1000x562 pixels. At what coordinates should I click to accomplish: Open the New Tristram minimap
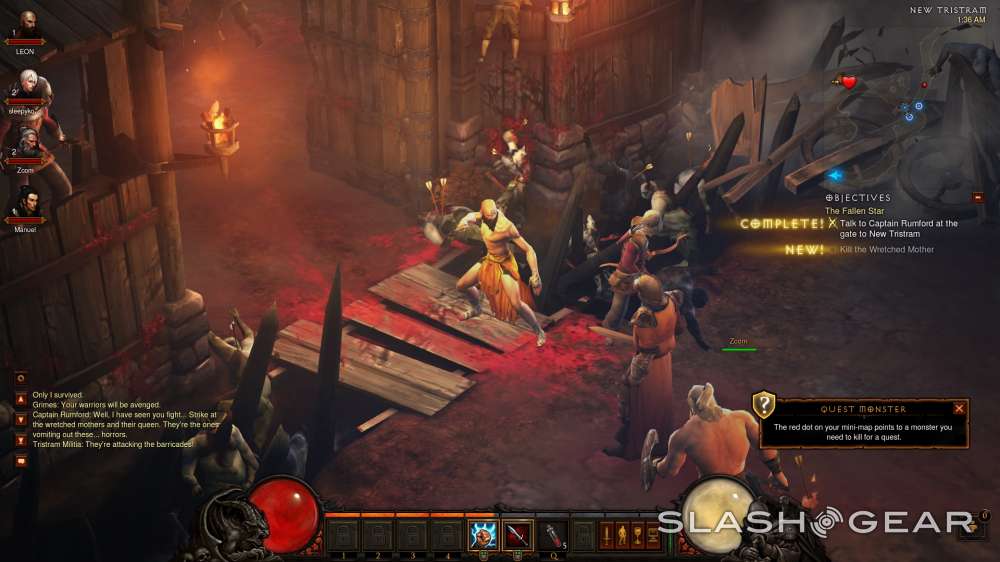click(900, 100)
